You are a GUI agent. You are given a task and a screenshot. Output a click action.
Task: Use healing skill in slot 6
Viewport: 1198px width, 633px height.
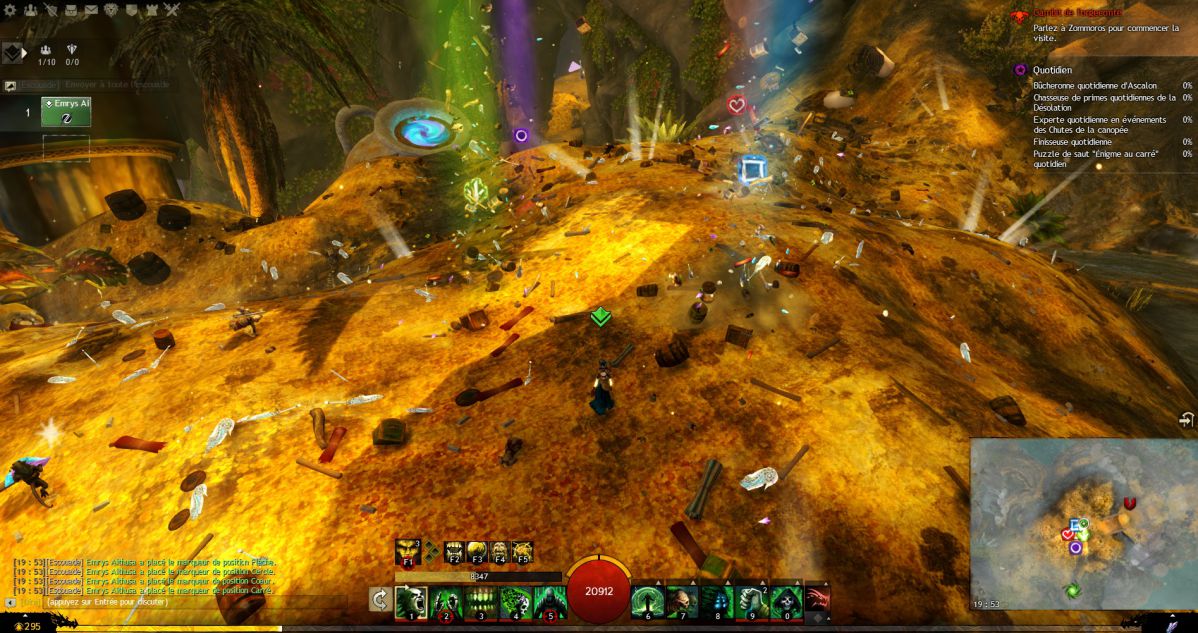click(647, 601)
